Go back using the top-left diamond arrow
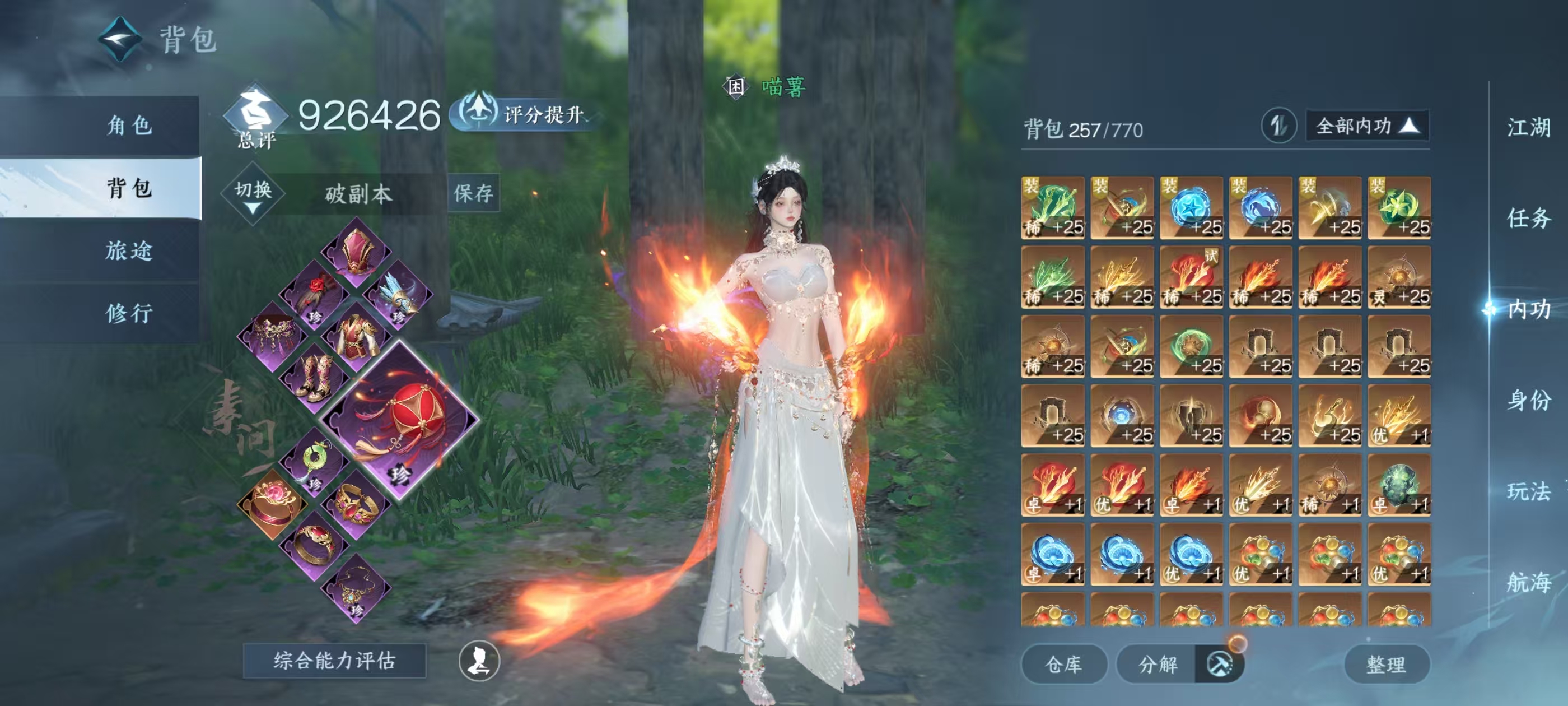 coord(120,40)
